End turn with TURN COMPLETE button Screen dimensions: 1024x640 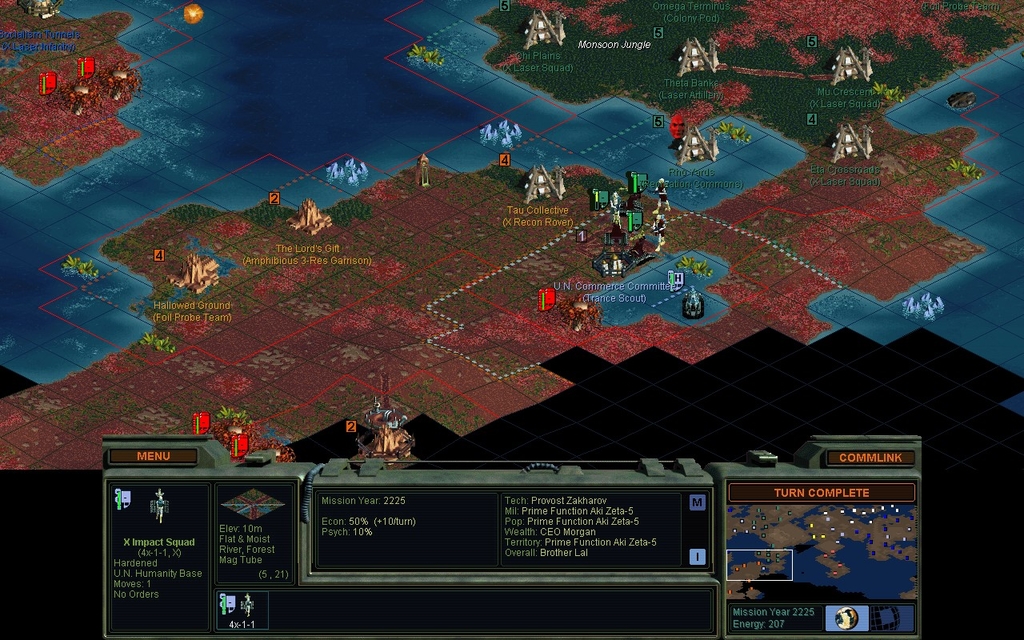(821, 493)
